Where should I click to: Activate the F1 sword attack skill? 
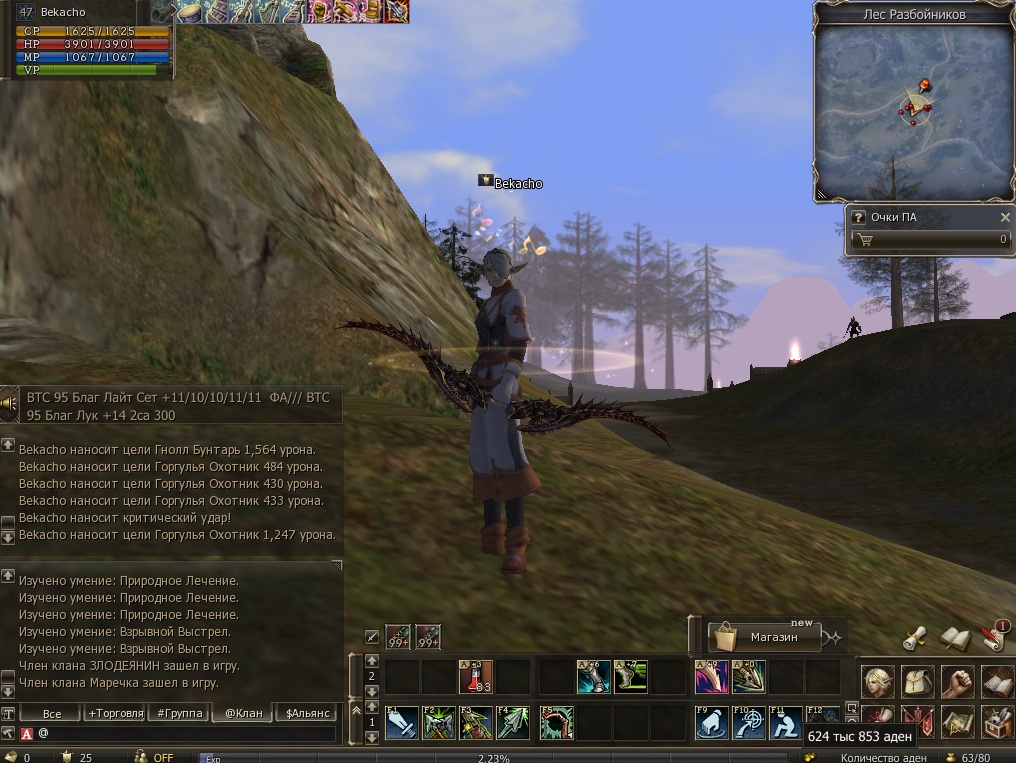click(x=401, y=722)
